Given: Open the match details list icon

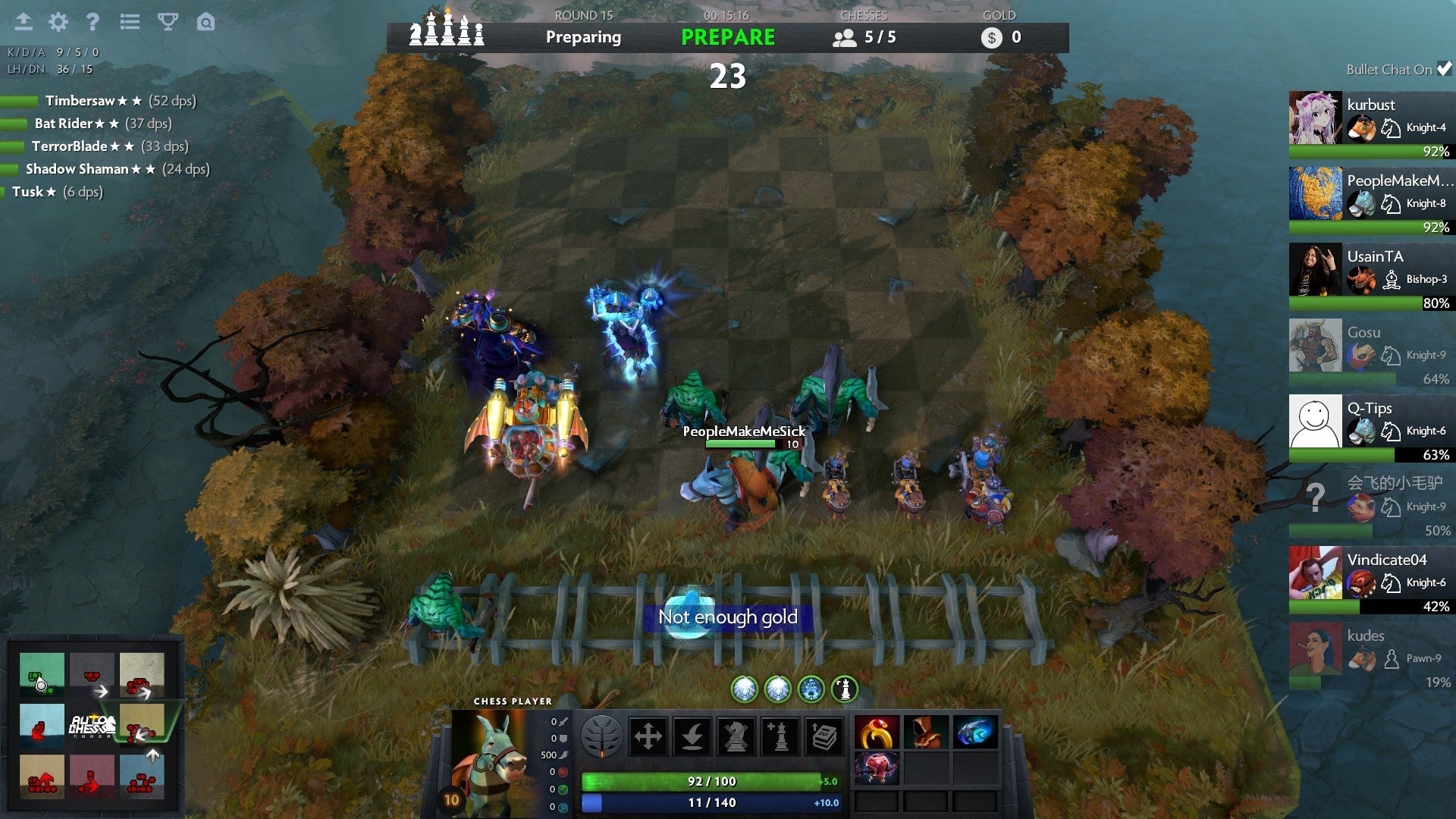Looking at the screenshot, I should [130, 23].
